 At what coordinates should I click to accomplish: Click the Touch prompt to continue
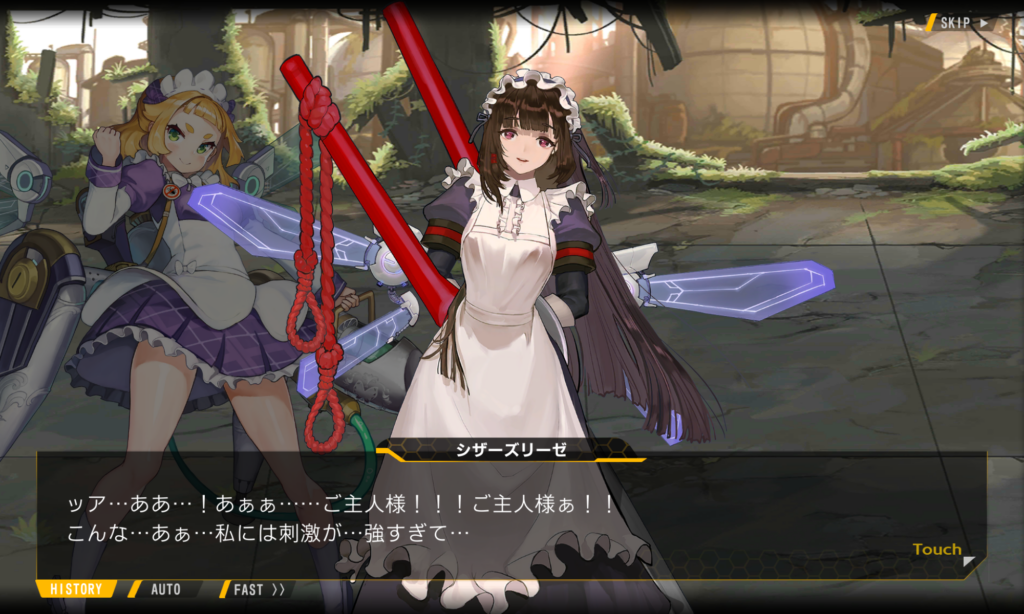[x=938, y=550]
